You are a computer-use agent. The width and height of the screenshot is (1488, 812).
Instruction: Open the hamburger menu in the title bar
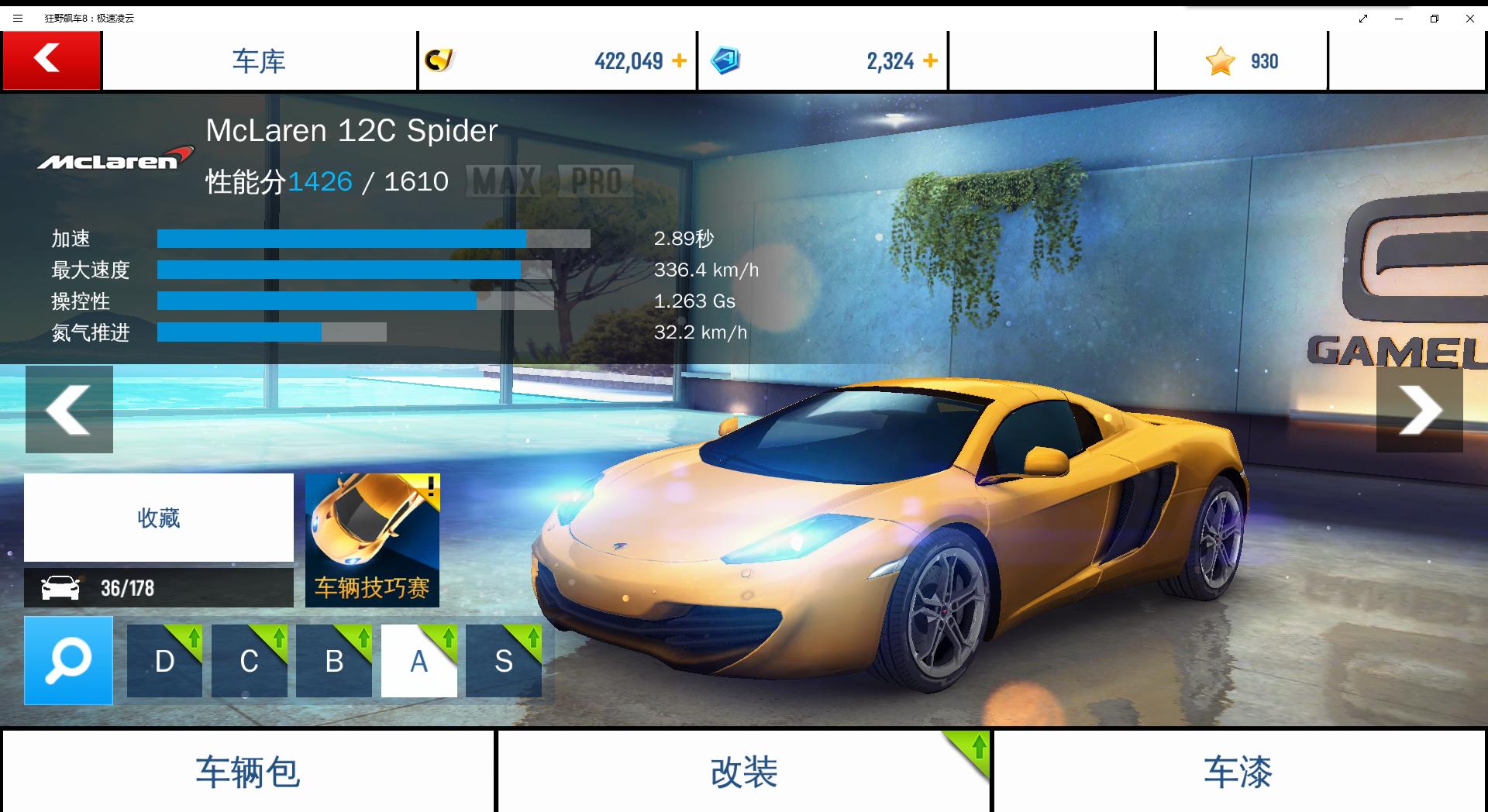tap(18, 19)
